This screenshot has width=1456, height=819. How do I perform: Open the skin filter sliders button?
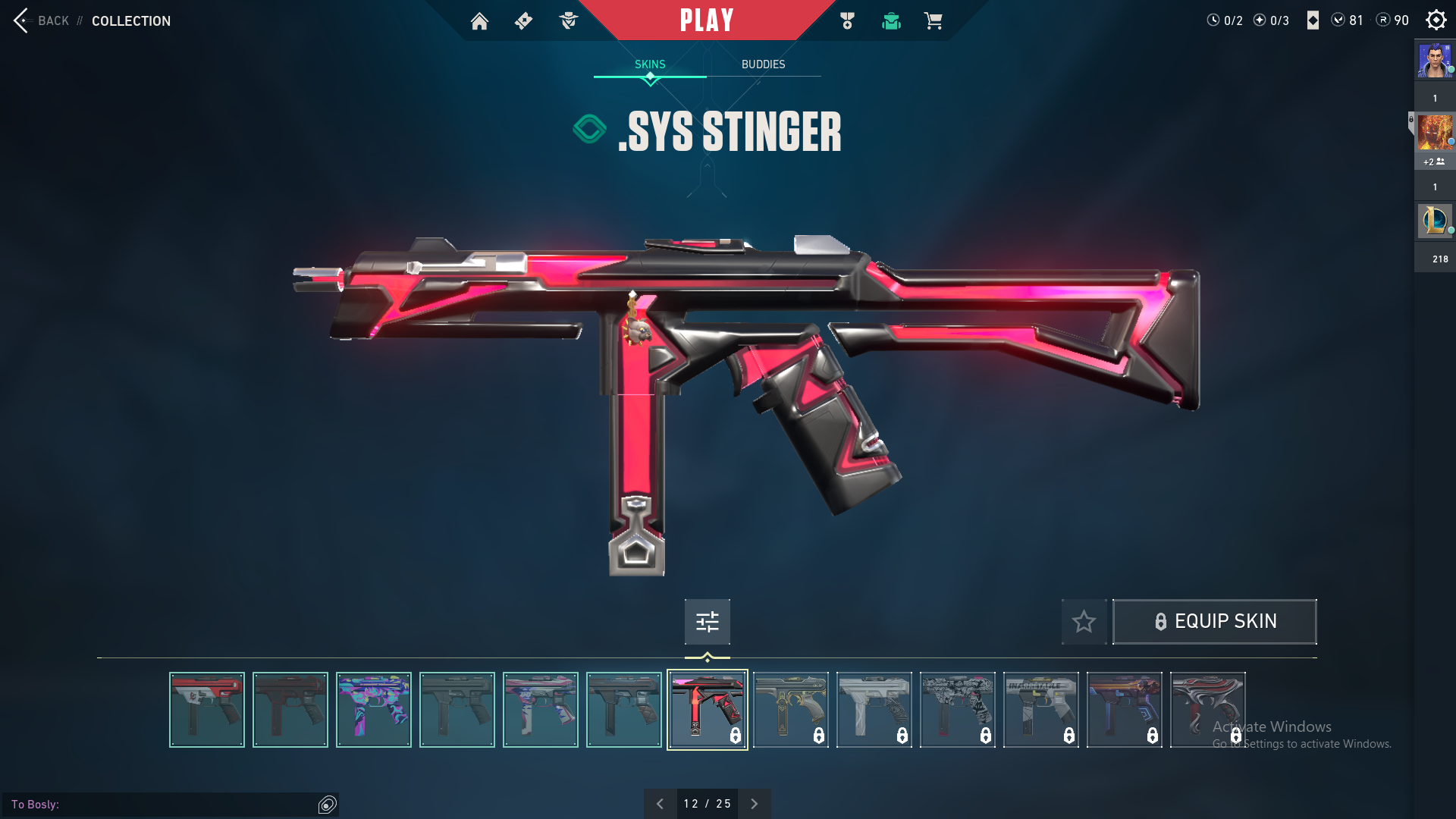707,622
